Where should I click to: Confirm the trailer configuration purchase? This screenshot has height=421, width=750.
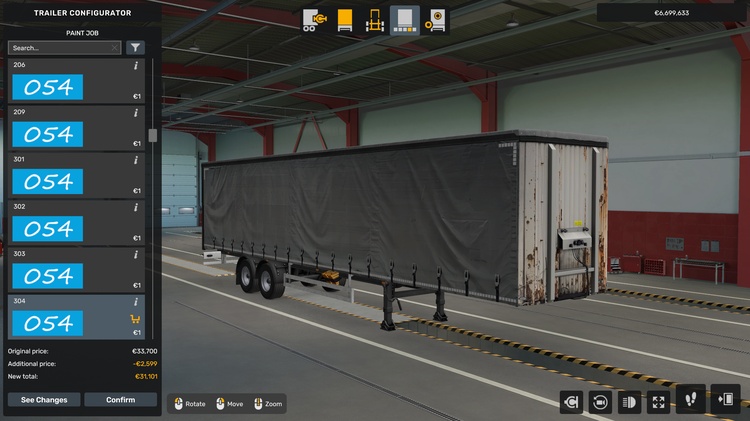pos(120,400)
